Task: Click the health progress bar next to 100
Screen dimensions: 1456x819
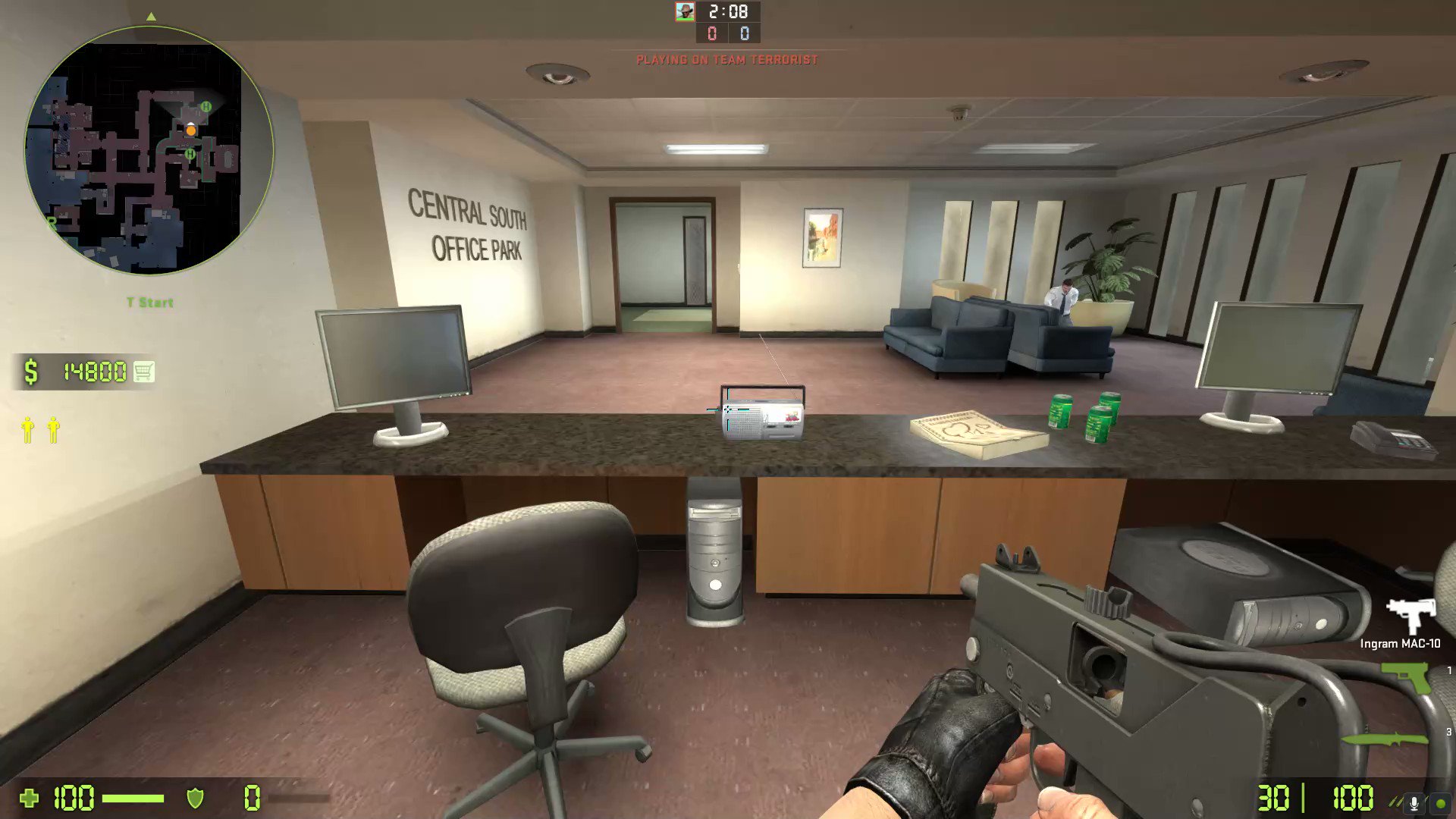Action: (134, 797)
